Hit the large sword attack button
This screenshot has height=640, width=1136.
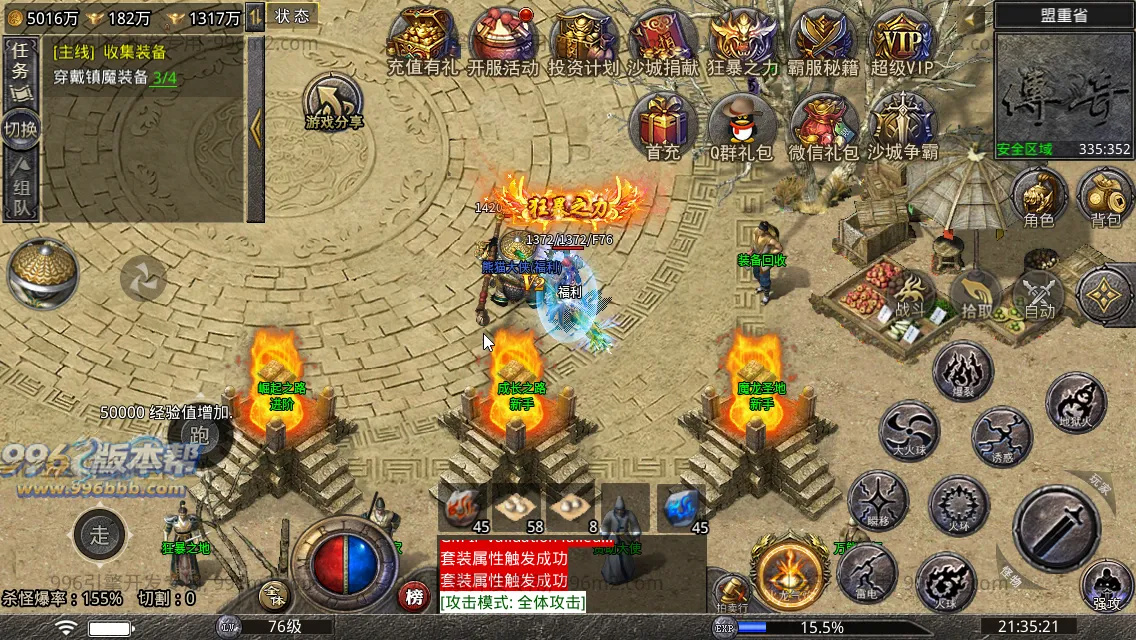click(x=1055, y=529)
